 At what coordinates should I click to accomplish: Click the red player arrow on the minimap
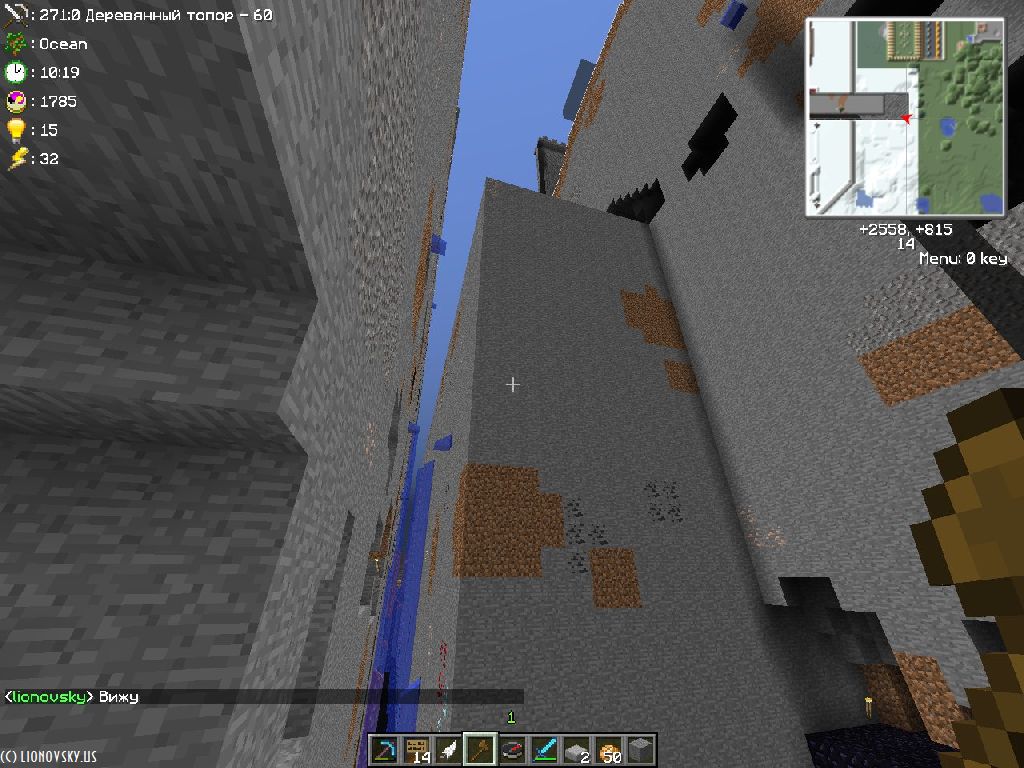pos(906,119)
